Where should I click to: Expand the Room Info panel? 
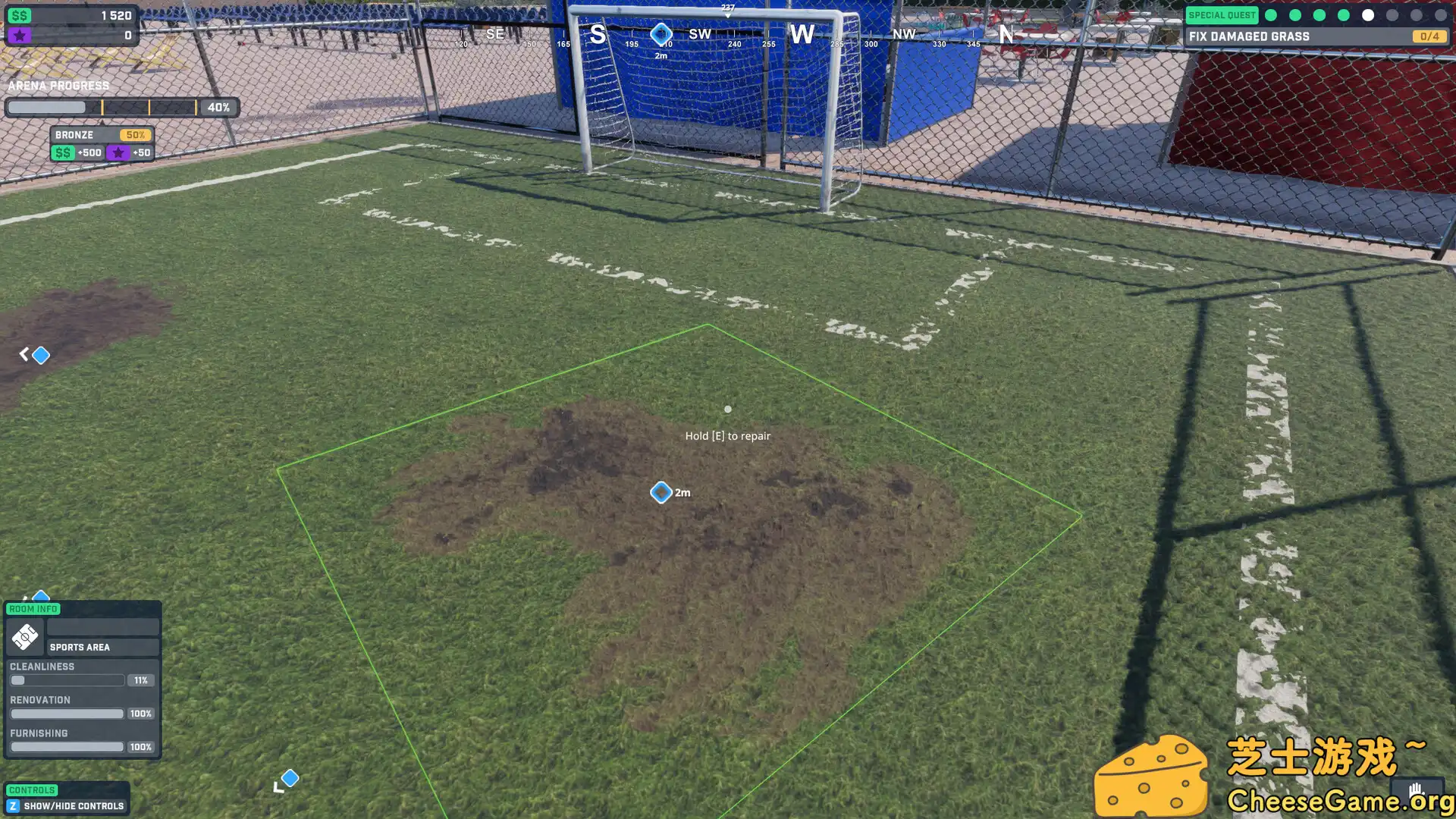click(33, 609)
